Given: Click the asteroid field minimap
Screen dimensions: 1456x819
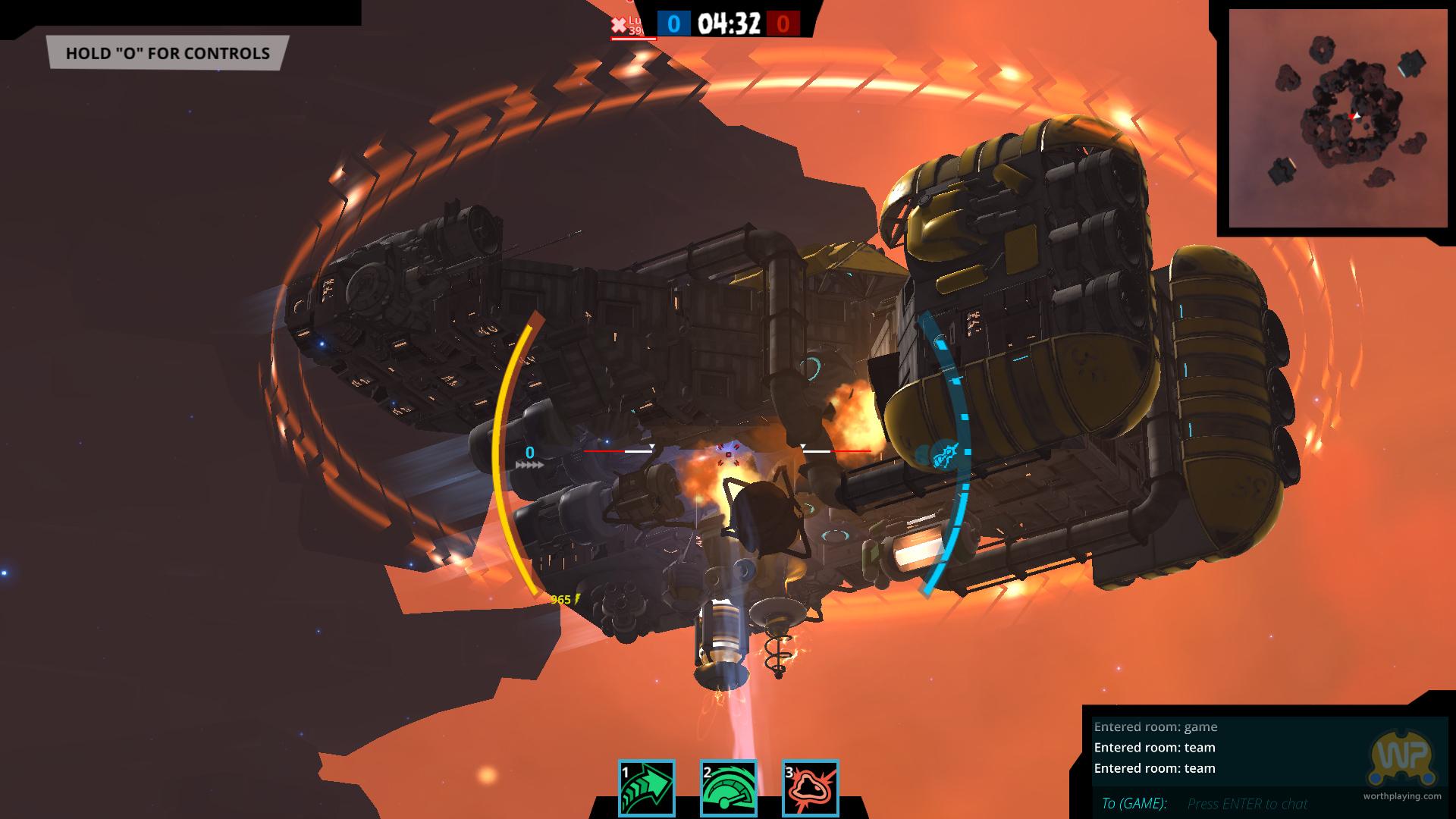Looking at the screenshot, I should pyautogui.click(x=1333, y=118).
